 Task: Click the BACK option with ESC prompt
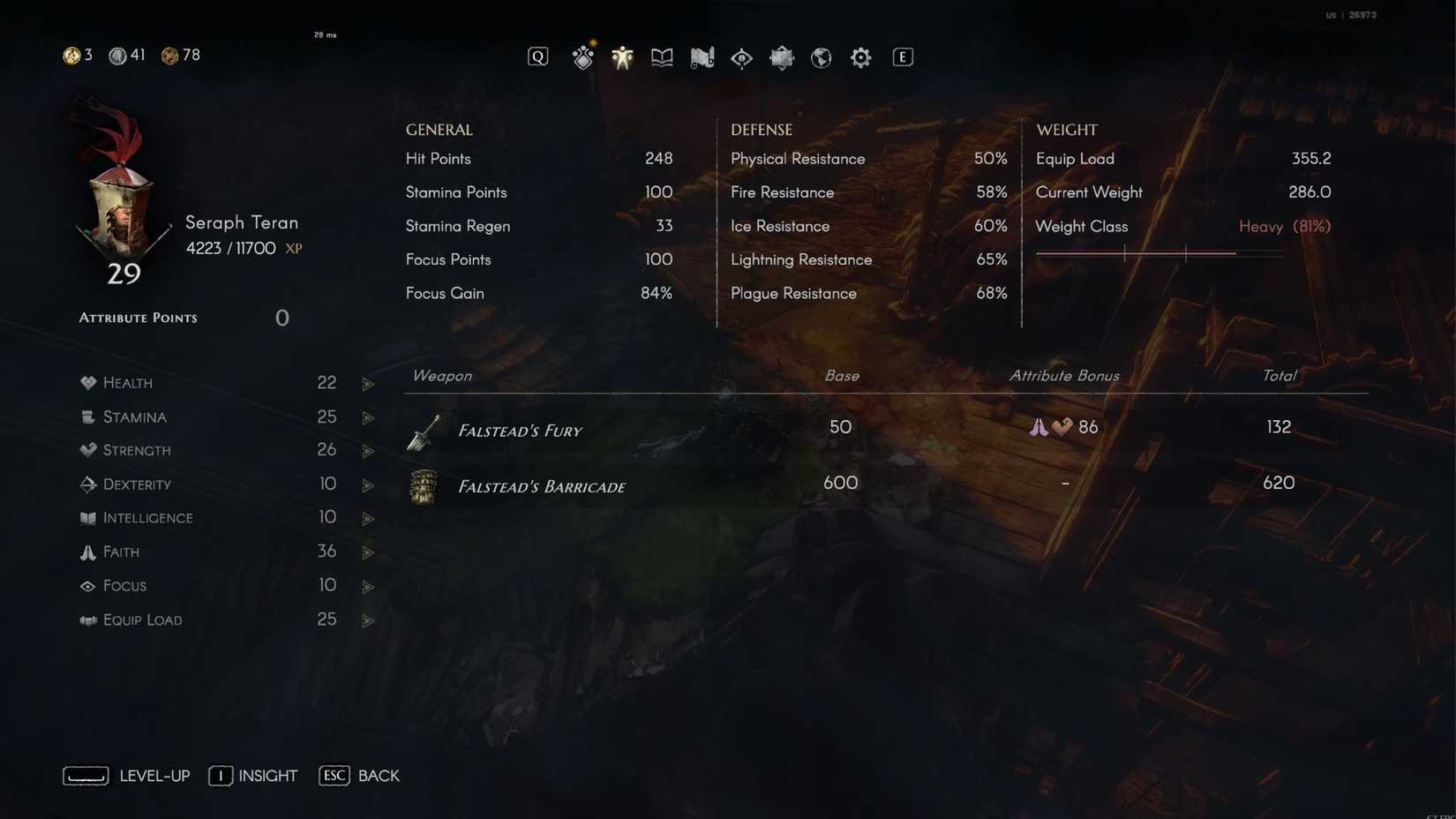(x=359, y=776)
